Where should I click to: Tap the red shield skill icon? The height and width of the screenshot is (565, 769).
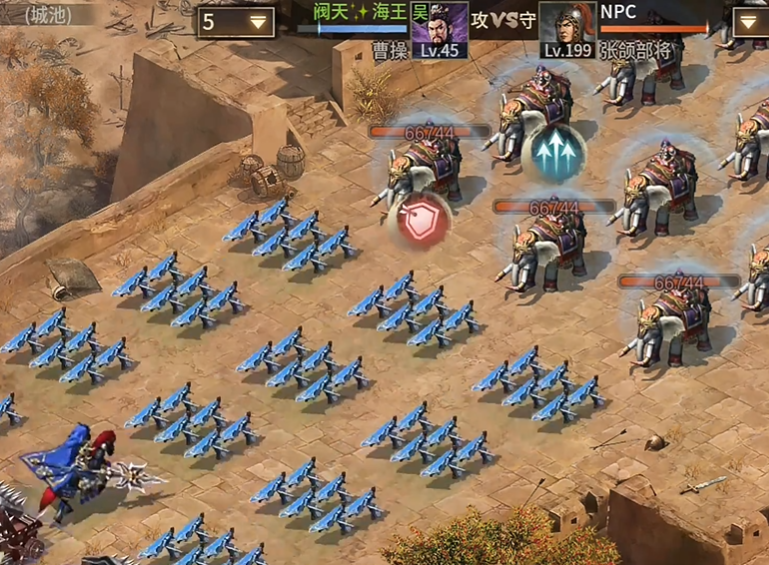coord(422,223)
